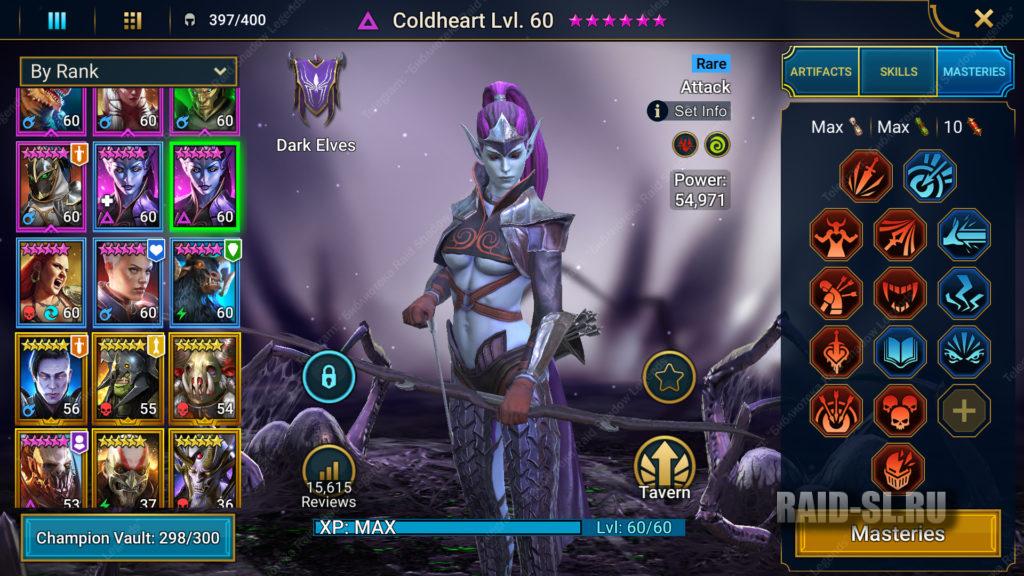Switch to the Artifacts tab
Screen dimensions: 1024x576
[821, 72]
